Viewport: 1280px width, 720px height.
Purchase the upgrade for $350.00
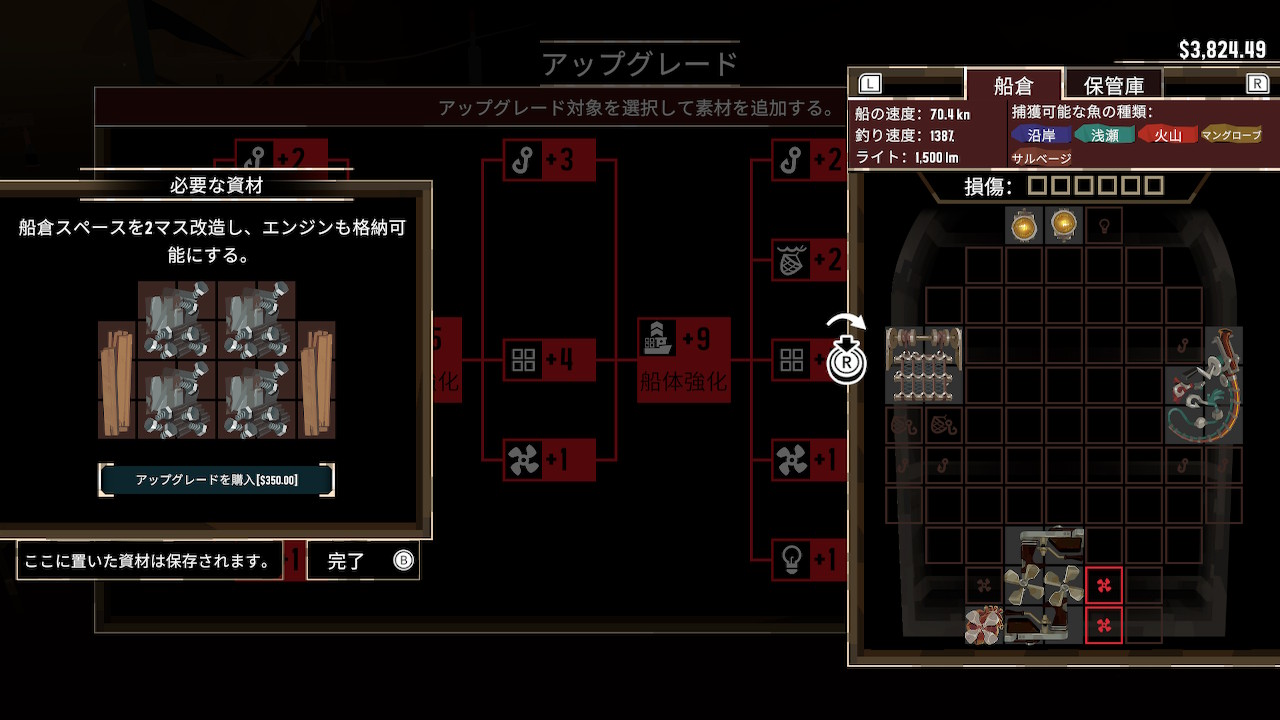pyautogui.click(x=216, y=480)
